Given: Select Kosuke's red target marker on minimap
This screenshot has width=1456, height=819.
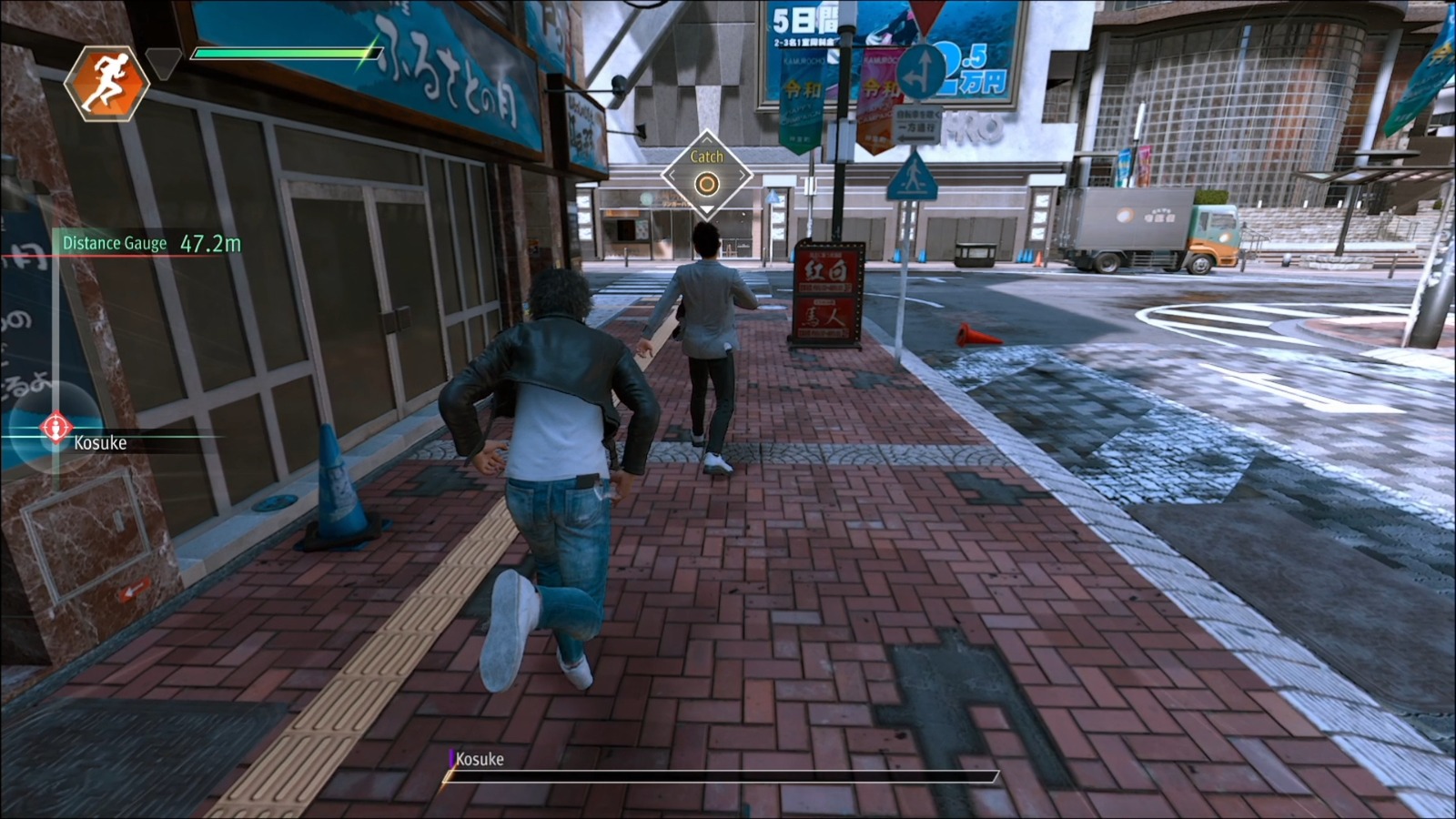Looking at the screenshot, I should (56, 428).
